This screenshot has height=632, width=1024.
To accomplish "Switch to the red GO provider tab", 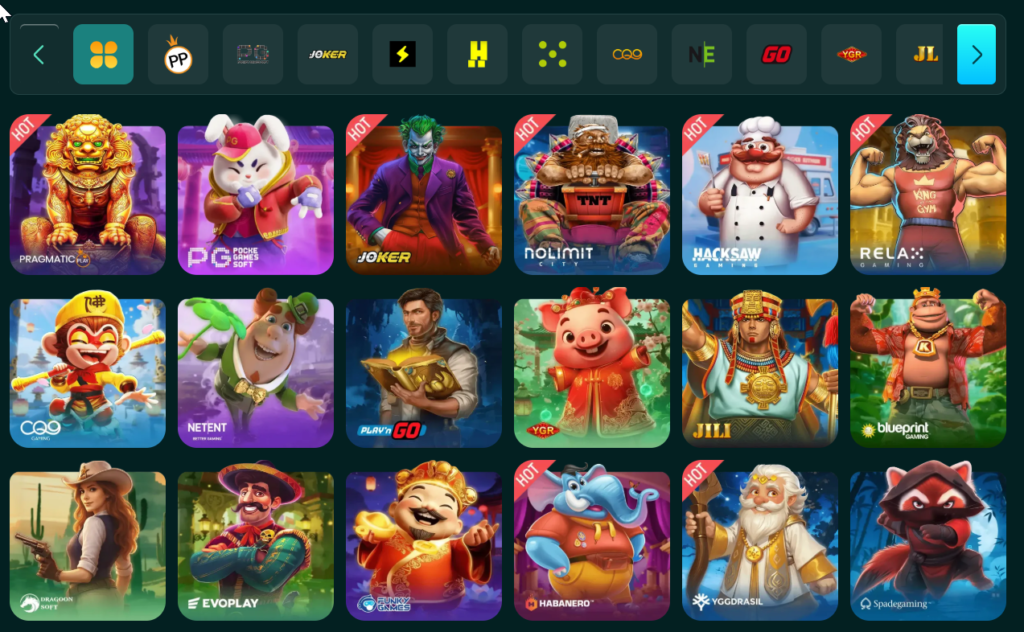I will click(x=776, y=54).
